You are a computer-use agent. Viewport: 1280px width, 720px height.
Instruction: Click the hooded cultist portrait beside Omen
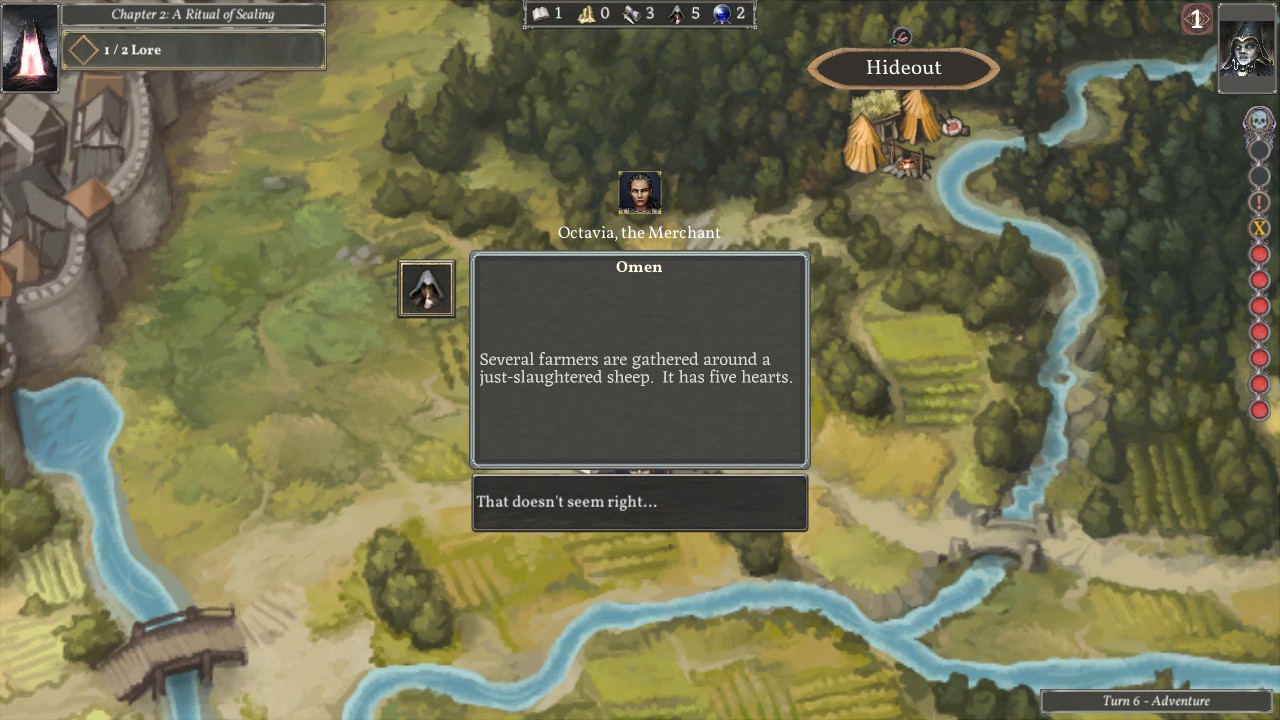(x=427, y=289)
